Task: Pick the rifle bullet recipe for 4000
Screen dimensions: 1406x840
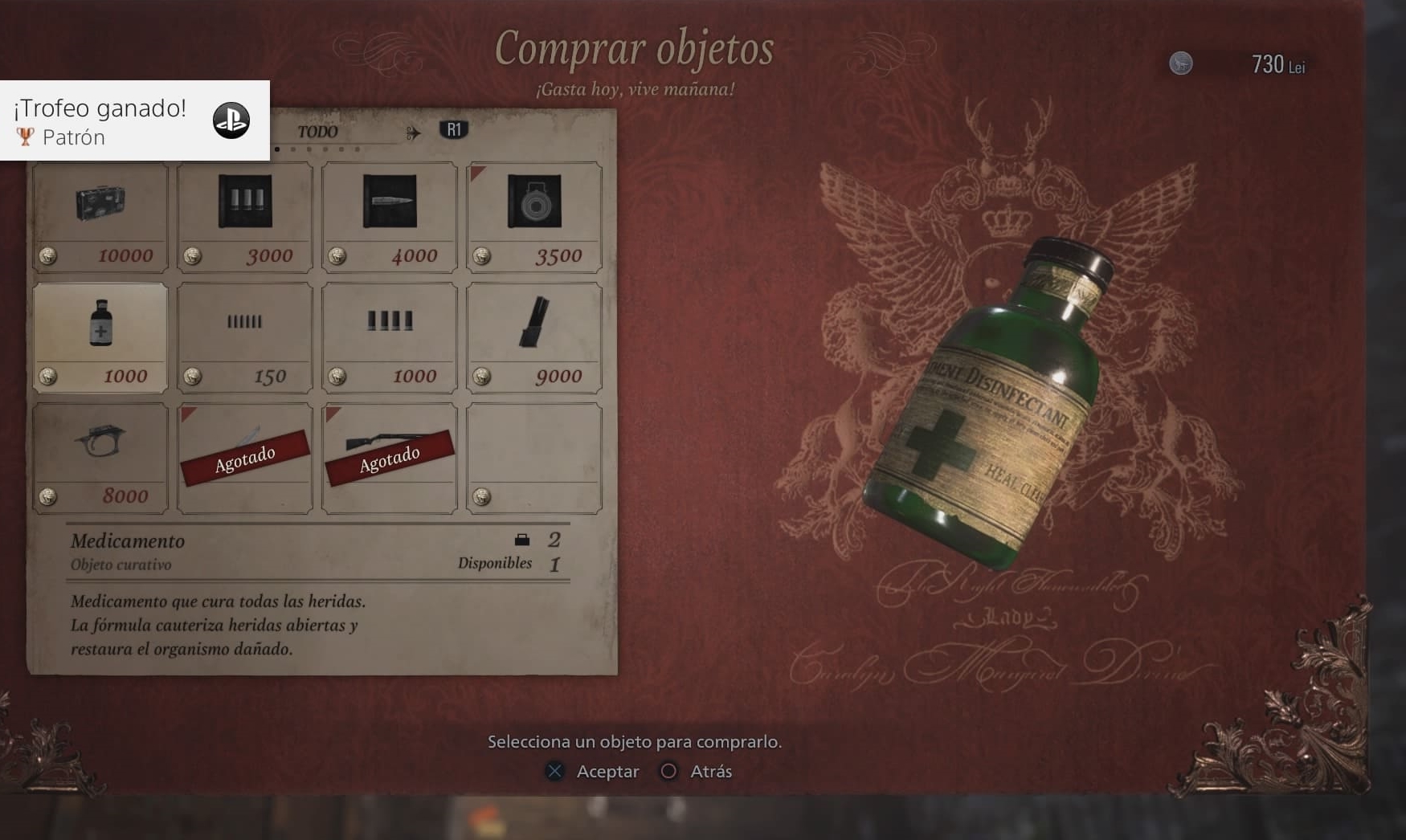Action: [x=390, y=217]
